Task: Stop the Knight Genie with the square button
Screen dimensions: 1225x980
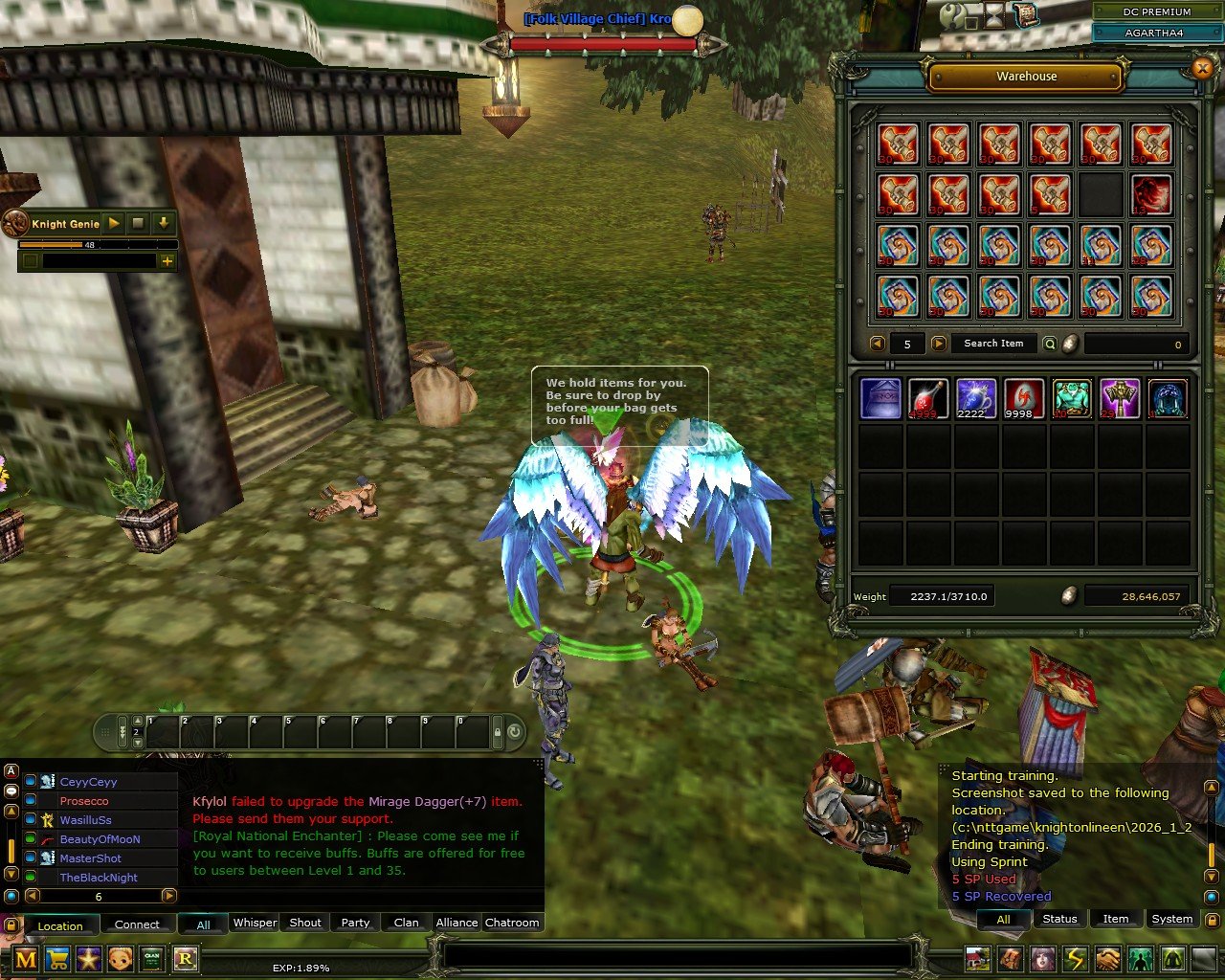Action: pos(138,223)
